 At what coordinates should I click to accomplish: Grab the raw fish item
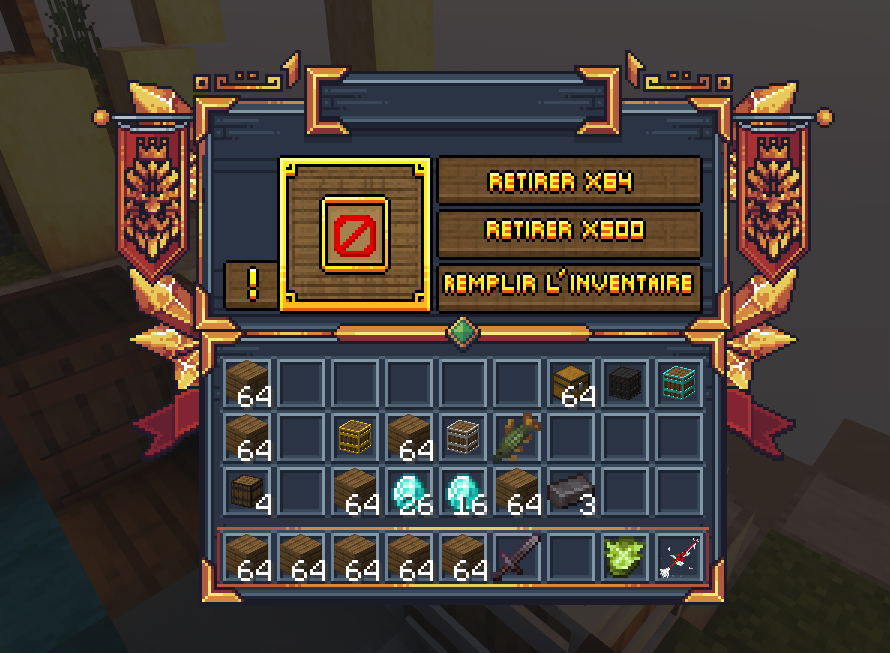(517, 437)
